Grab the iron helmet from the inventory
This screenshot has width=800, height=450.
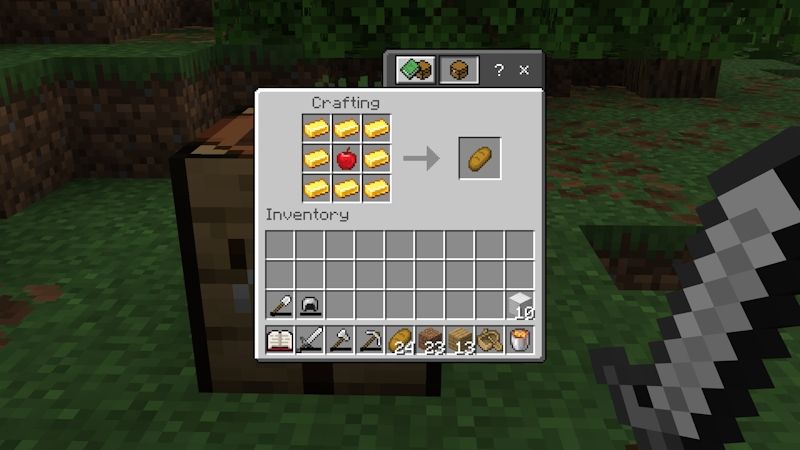point(309,305)
